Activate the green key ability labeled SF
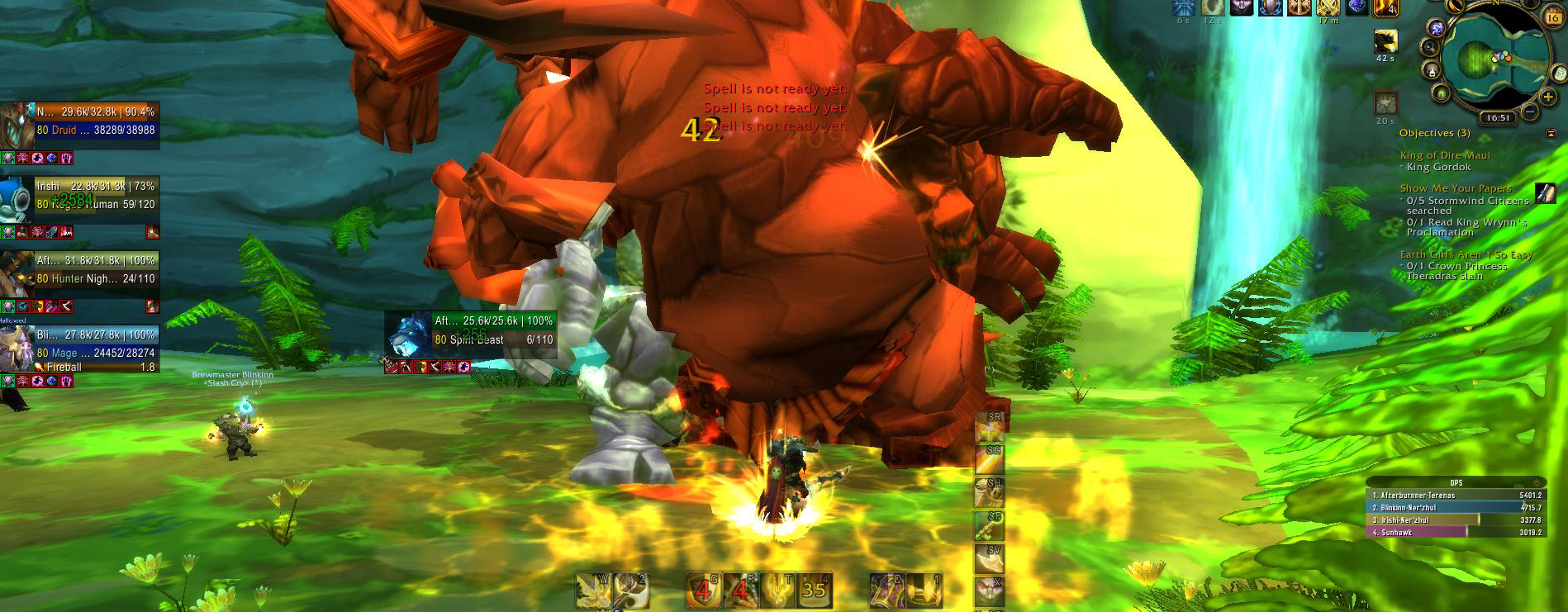This screenshot has height=612, width=1568. pyautogui.click(x=989, y=524)
